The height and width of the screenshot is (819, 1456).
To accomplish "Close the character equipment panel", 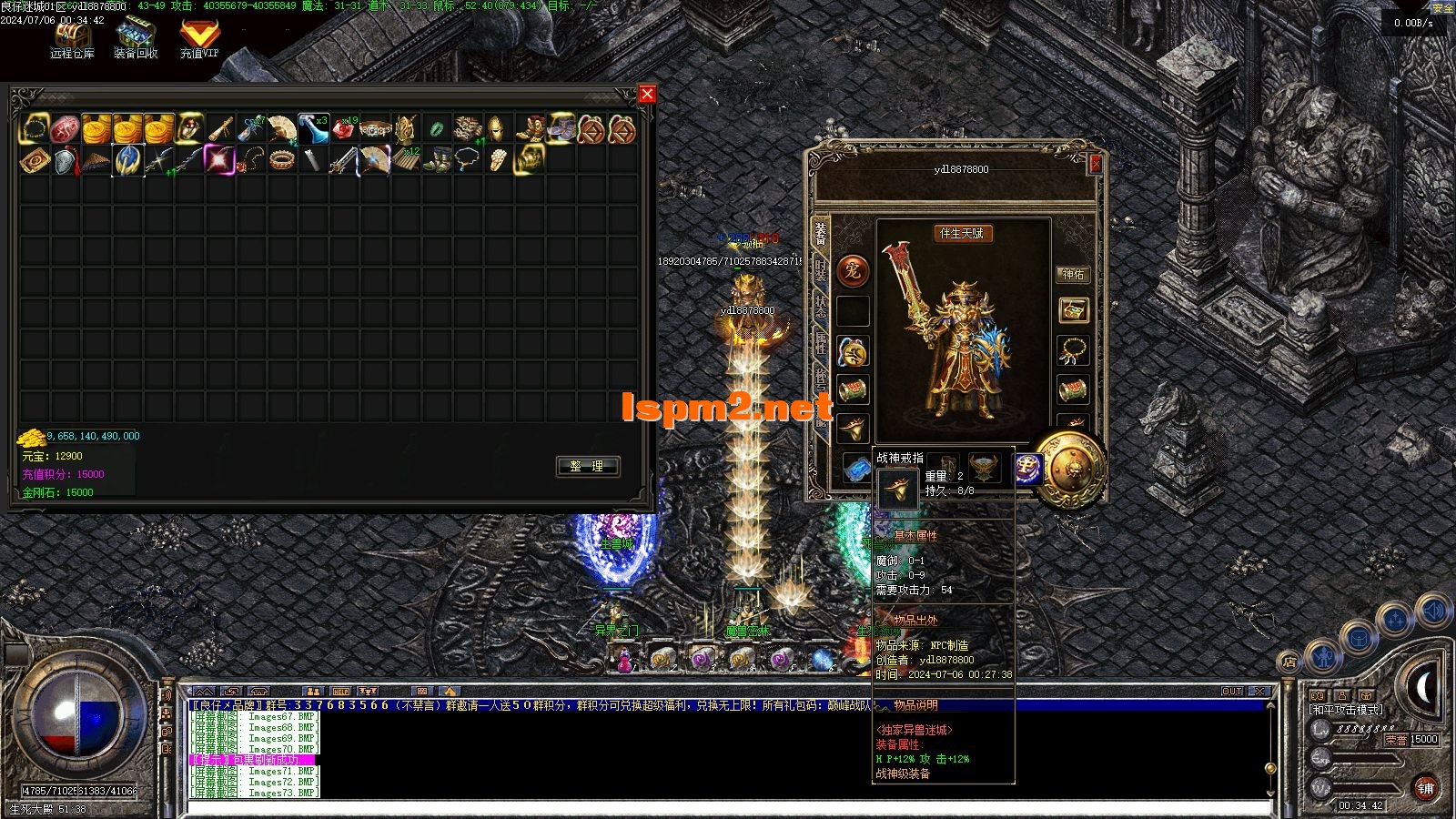I will coord(1096,164).
